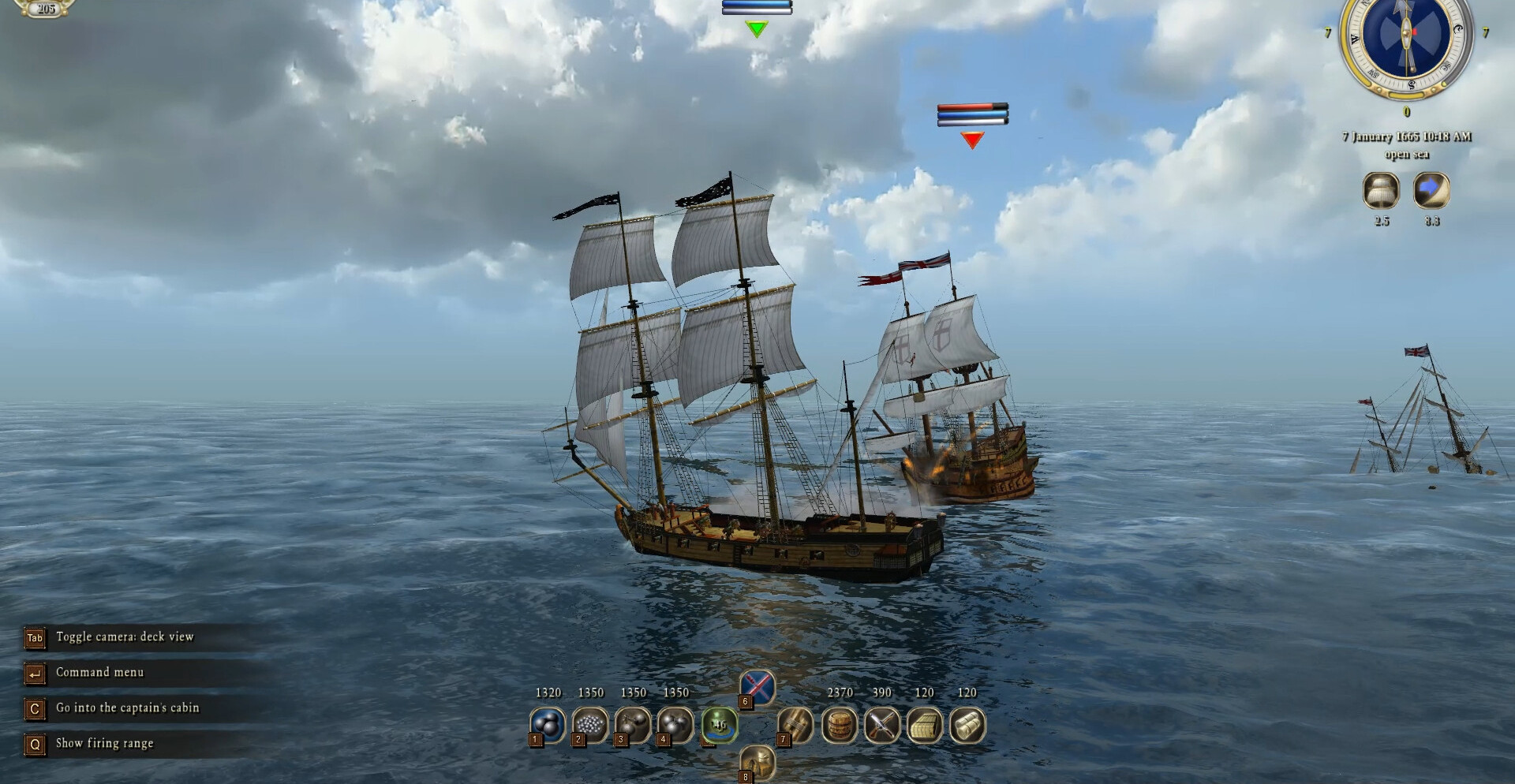Load the bombs ammunition type
1515x784 pixels.
click(675, 724)
